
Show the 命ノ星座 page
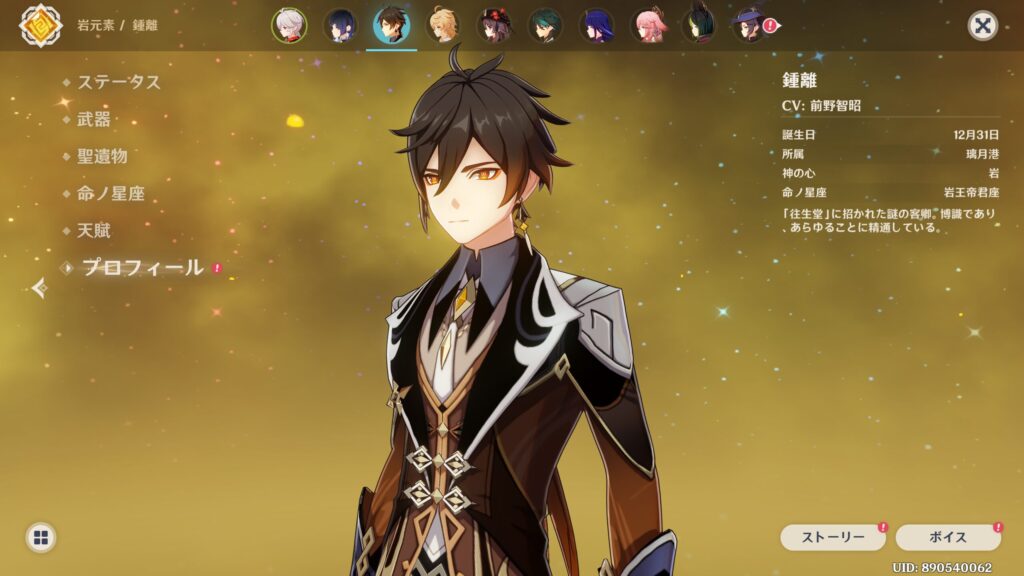pos(111,193)
